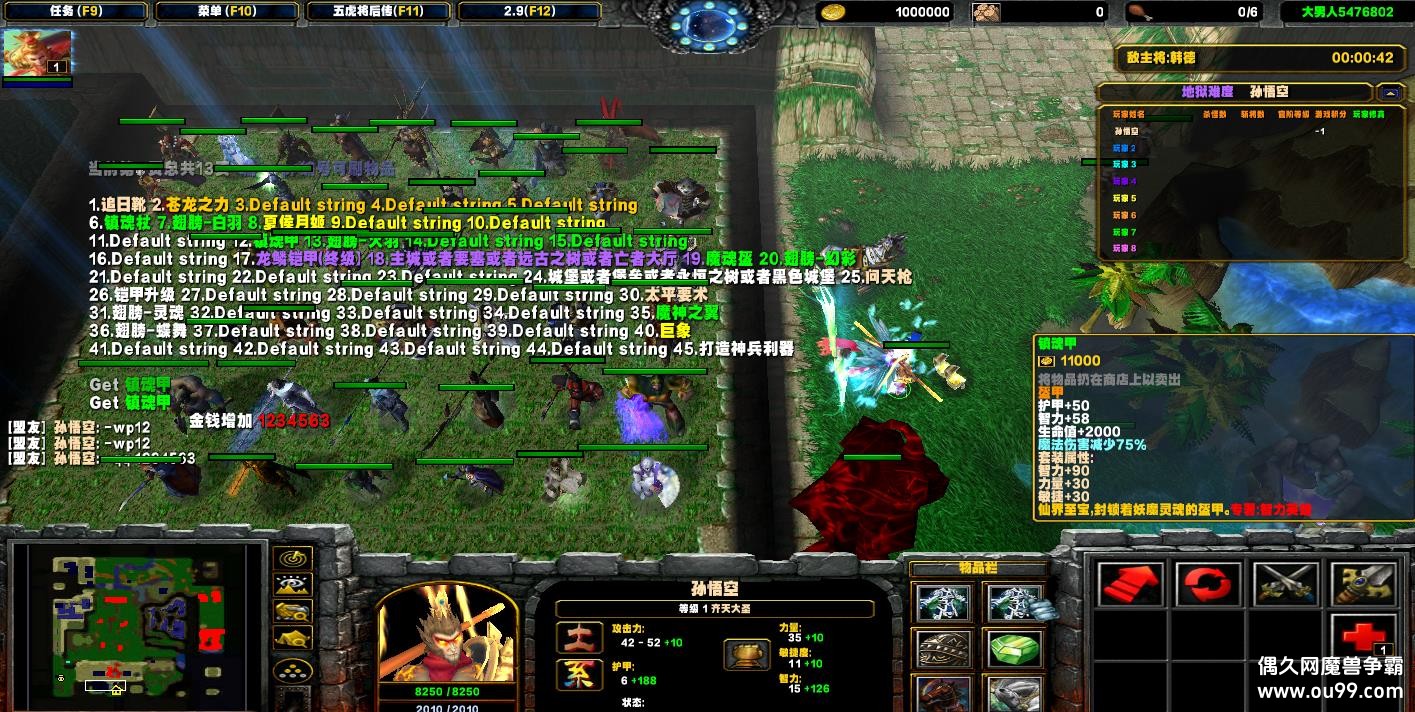
Task: Collapse the scoreboard with its arrow button
Action: click(x=1389, y=92)
